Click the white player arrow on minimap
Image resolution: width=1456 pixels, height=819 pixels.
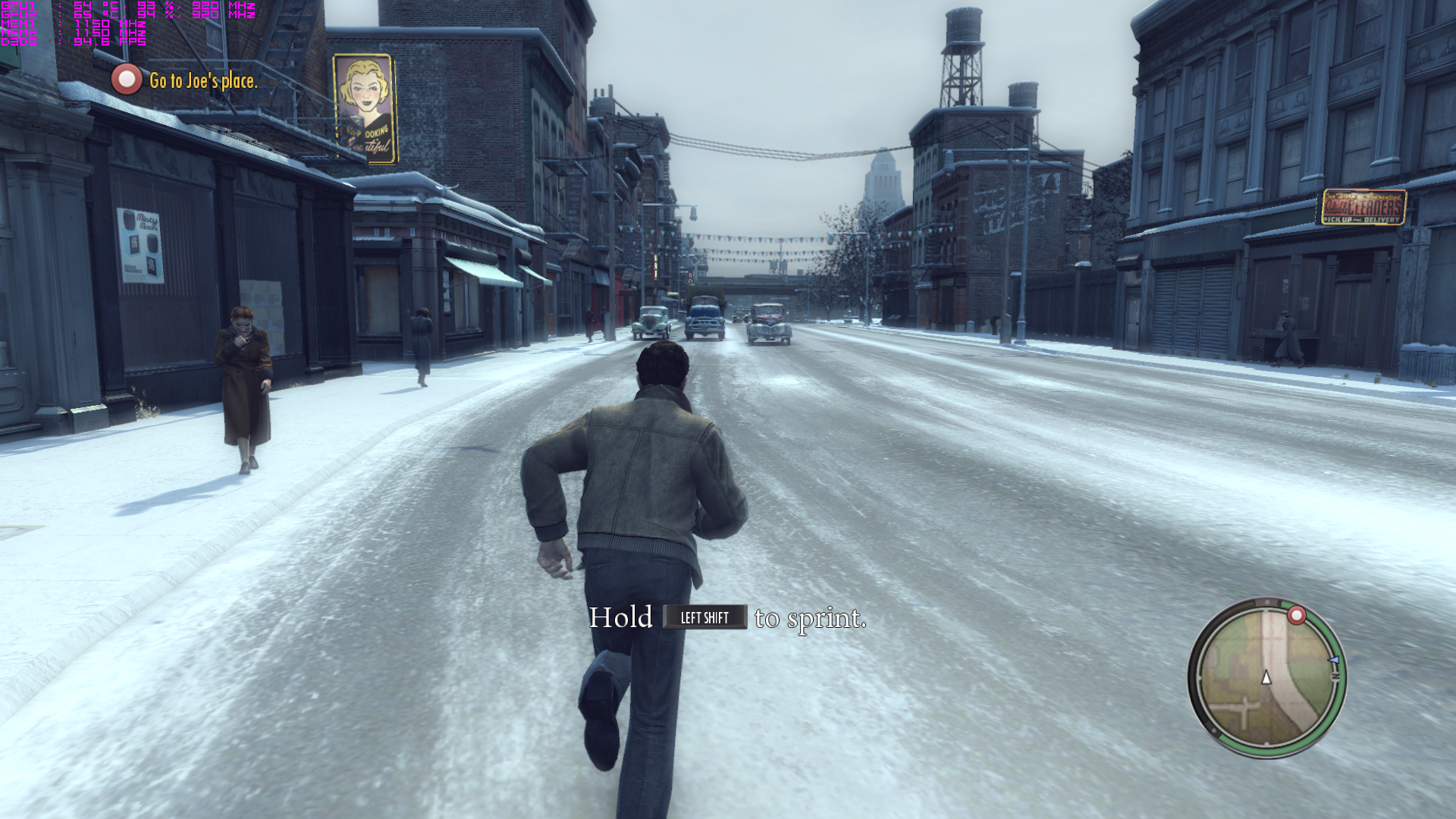1266,678
